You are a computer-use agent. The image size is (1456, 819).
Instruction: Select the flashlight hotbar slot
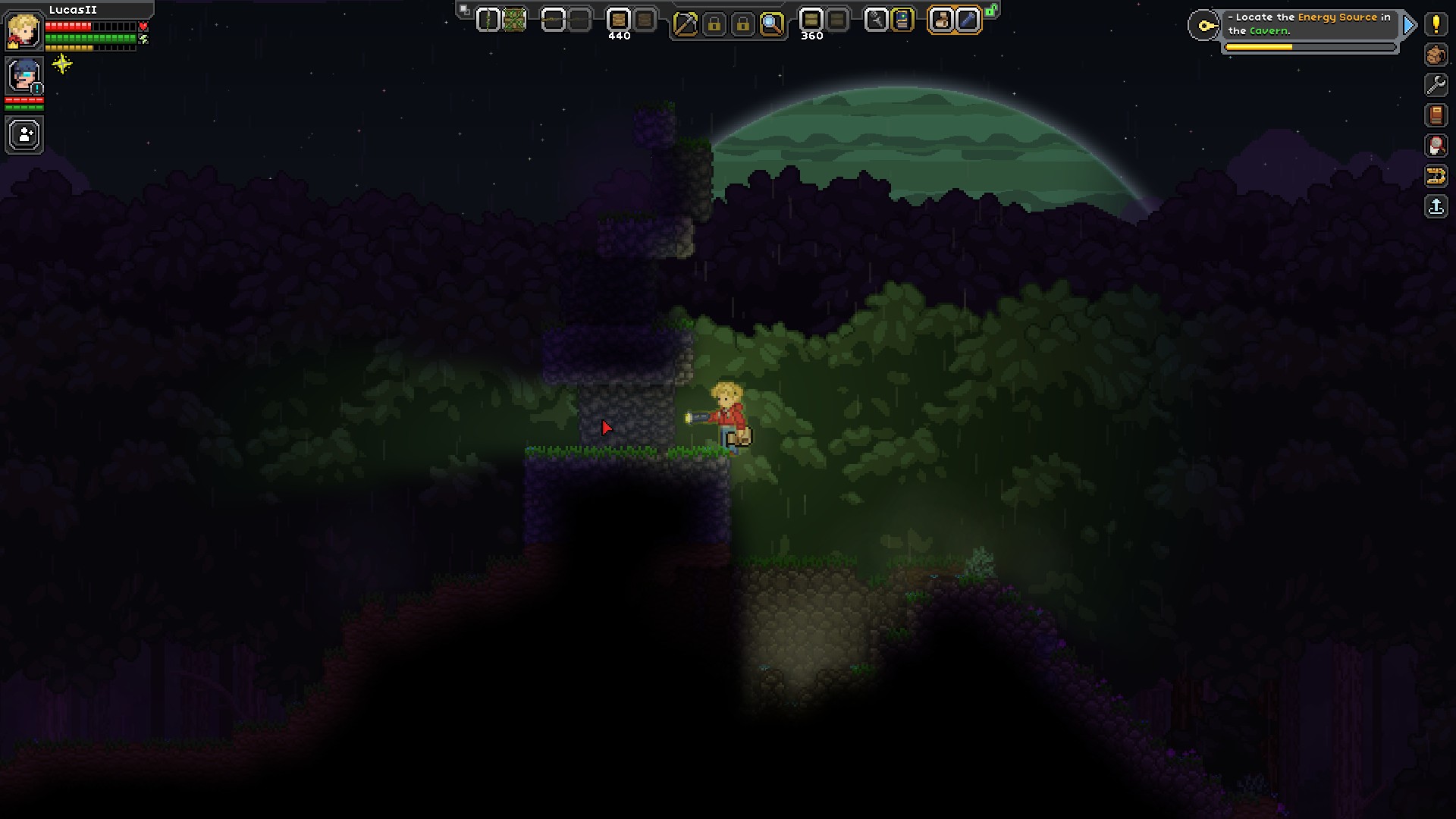click(967, 20)
